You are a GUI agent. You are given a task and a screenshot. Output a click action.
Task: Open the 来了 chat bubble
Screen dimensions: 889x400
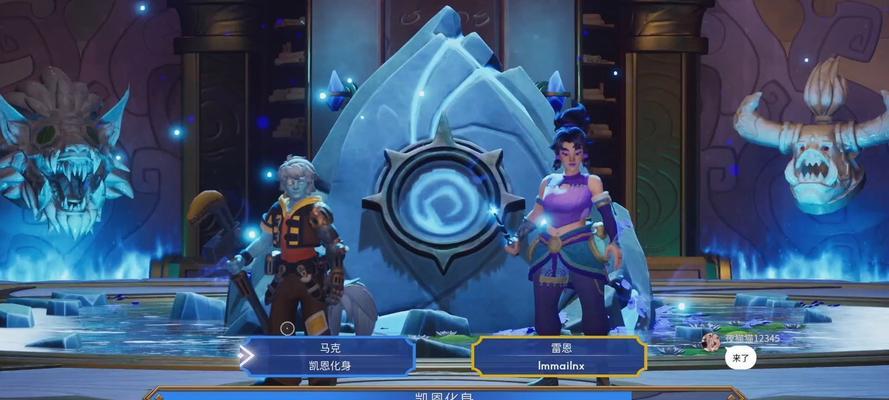point(741,358)
